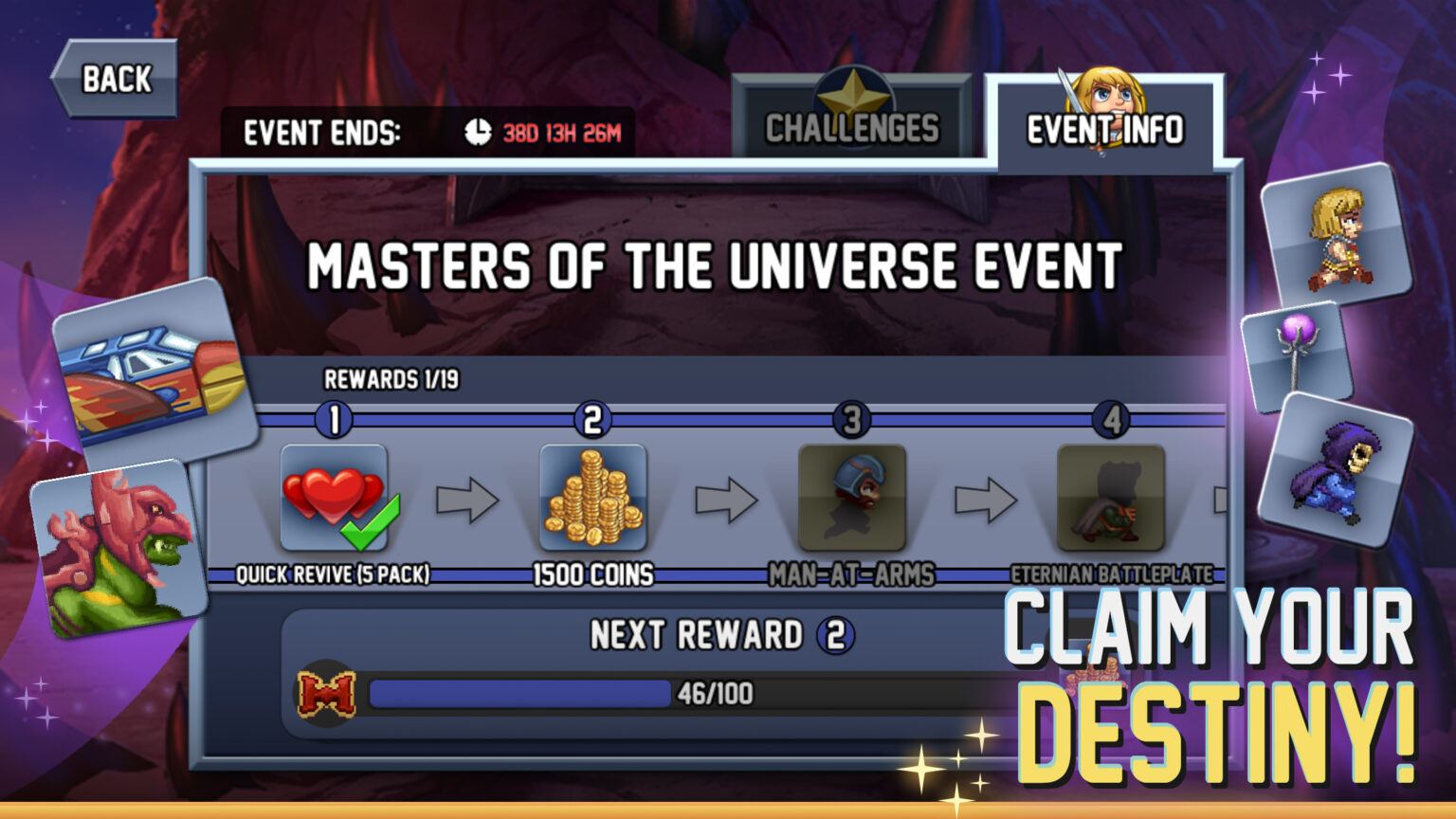Select the Eternian Battleplate reward icon
This screenshot has height=819, width=1456.
tap(1109, 498)
